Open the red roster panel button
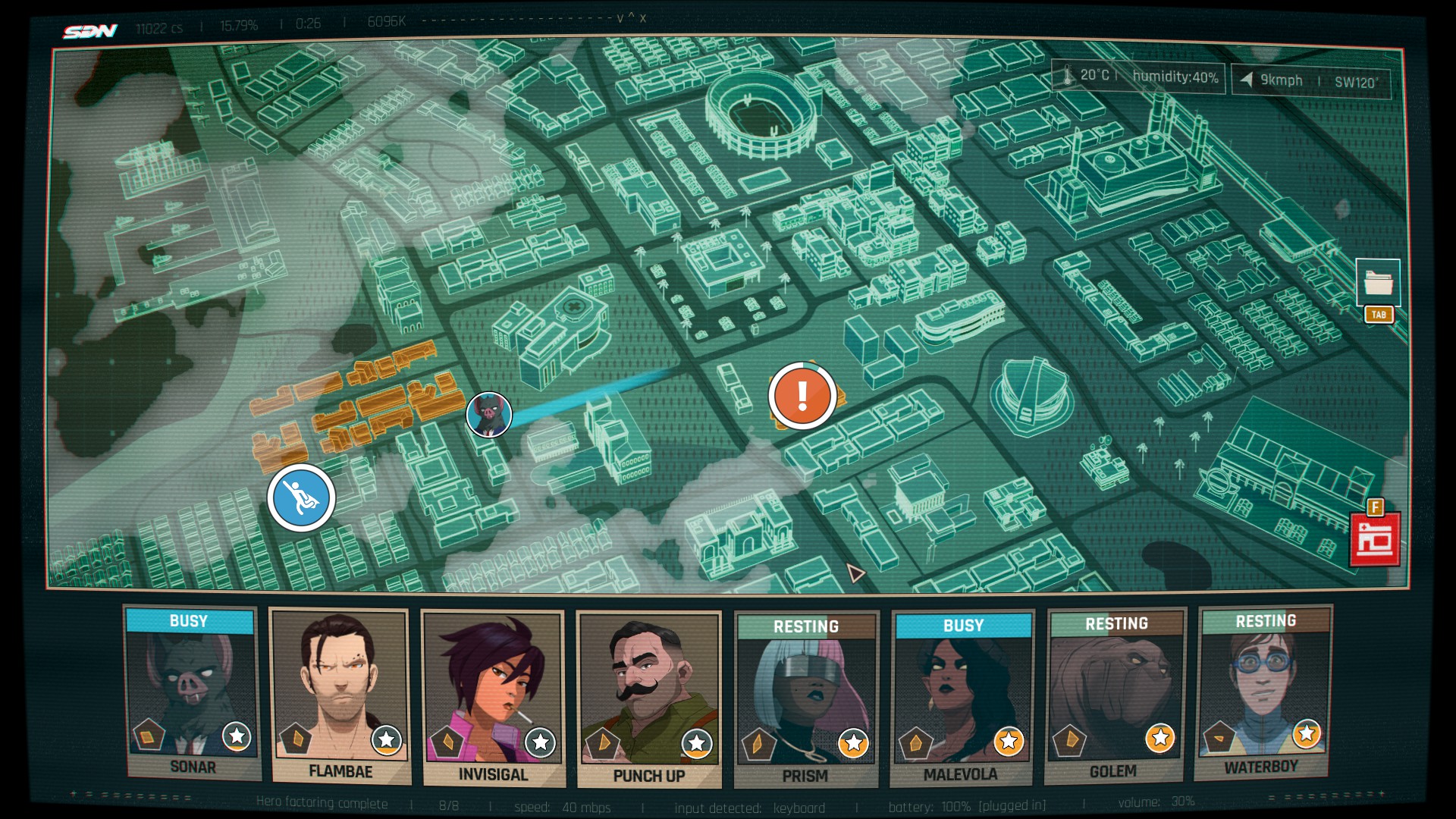The height and width of the screenshot is (819, 1456). tap(1375, 540)
